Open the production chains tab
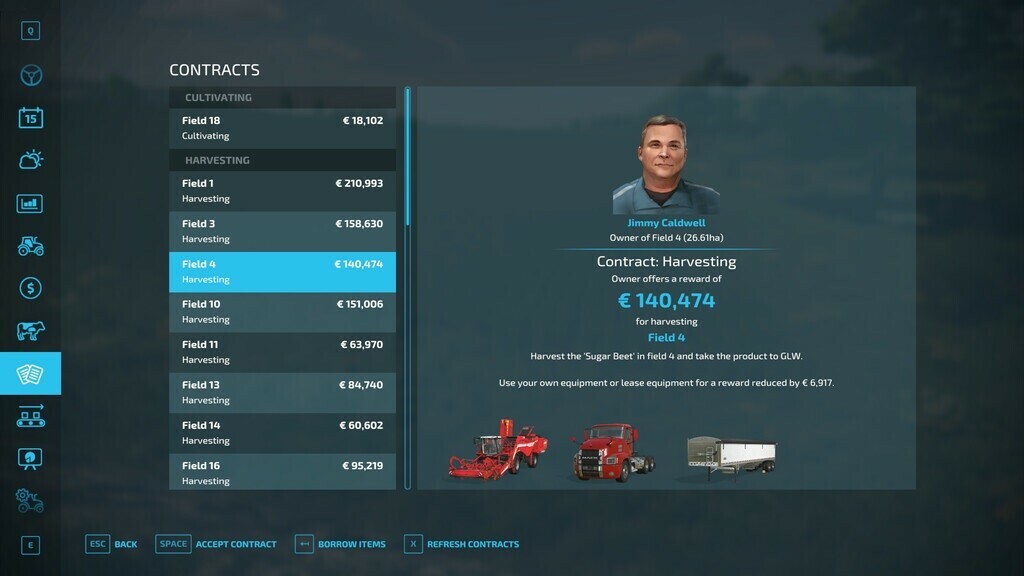Screen dimensions: 1024x576 point(30,416)
